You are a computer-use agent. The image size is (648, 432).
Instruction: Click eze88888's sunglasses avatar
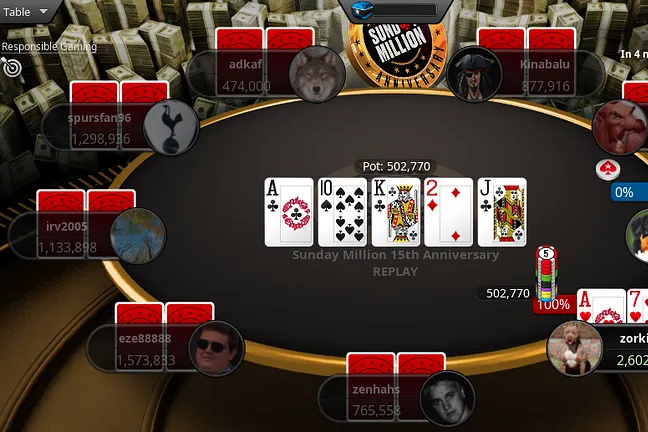click(216, 348)
